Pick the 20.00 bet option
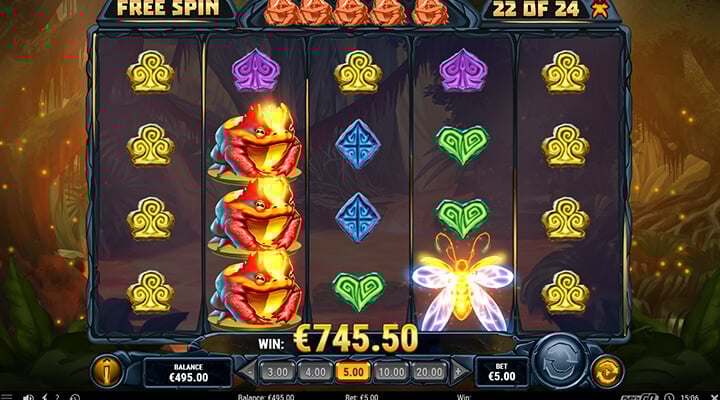This screenshot has height=400, width=720. coord(431,372)
